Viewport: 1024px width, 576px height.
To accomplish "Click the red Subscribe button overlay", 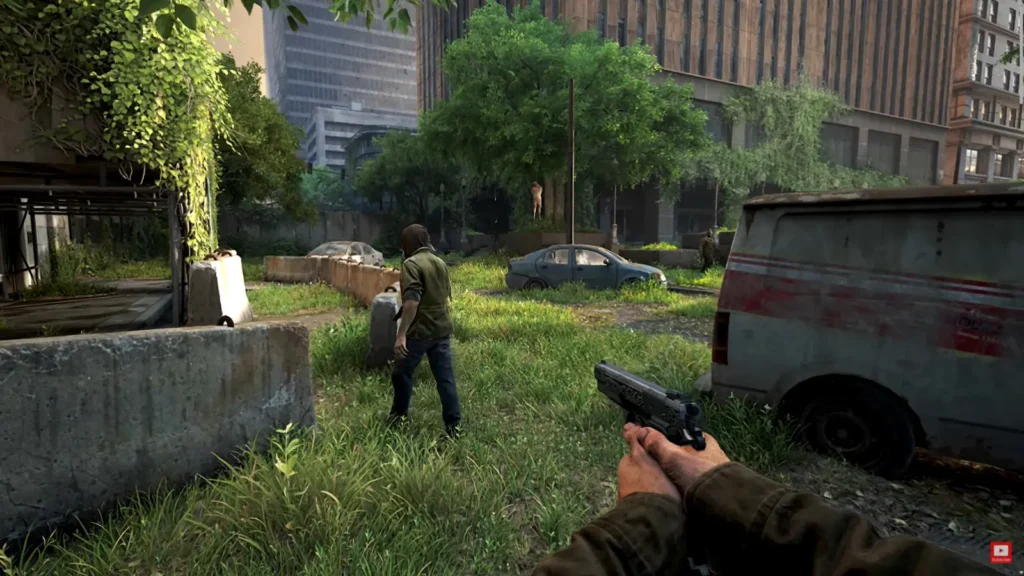I will click(x=1001, y=552).
